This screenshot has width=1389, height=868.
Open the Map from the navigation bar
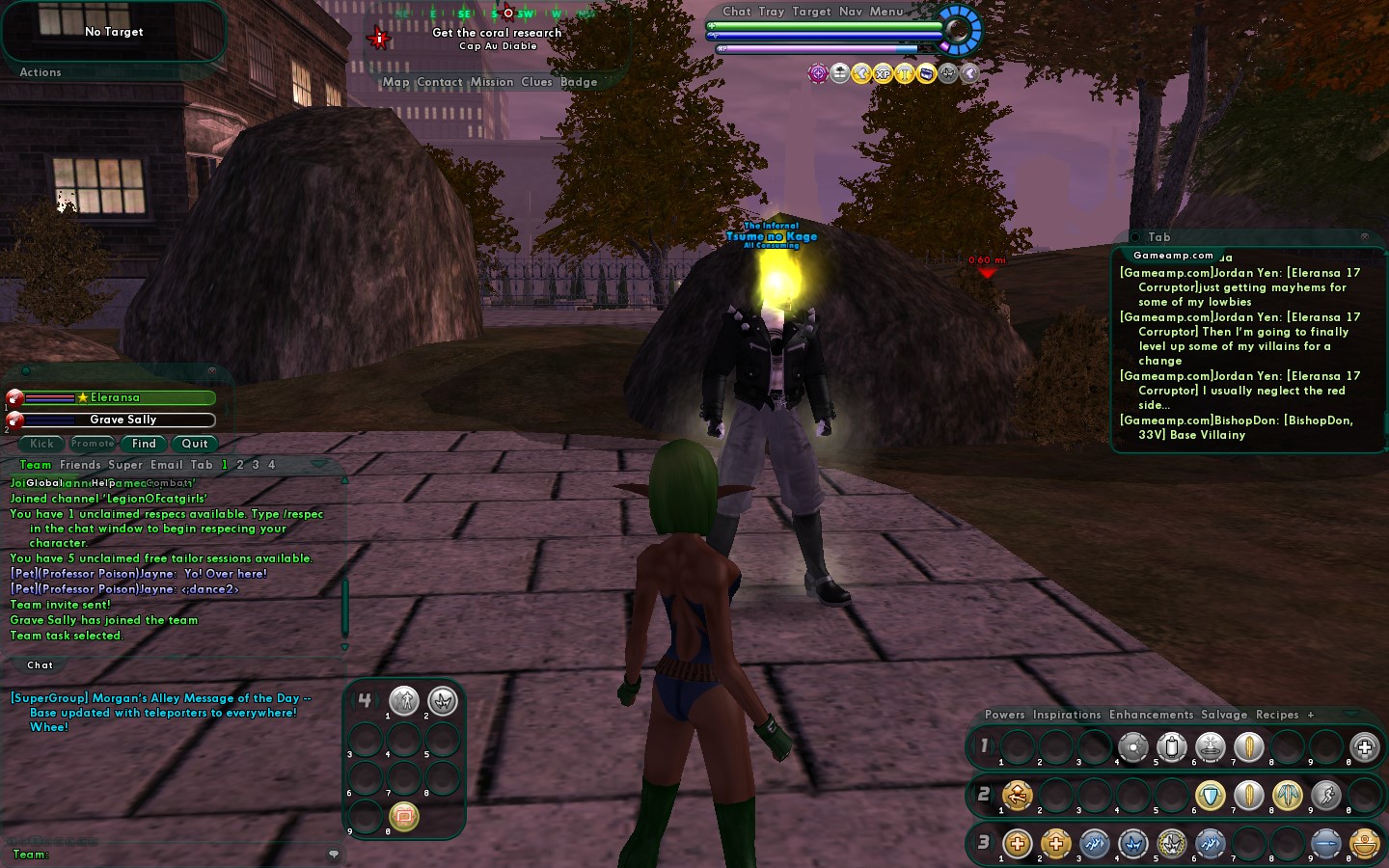(395, 82)
